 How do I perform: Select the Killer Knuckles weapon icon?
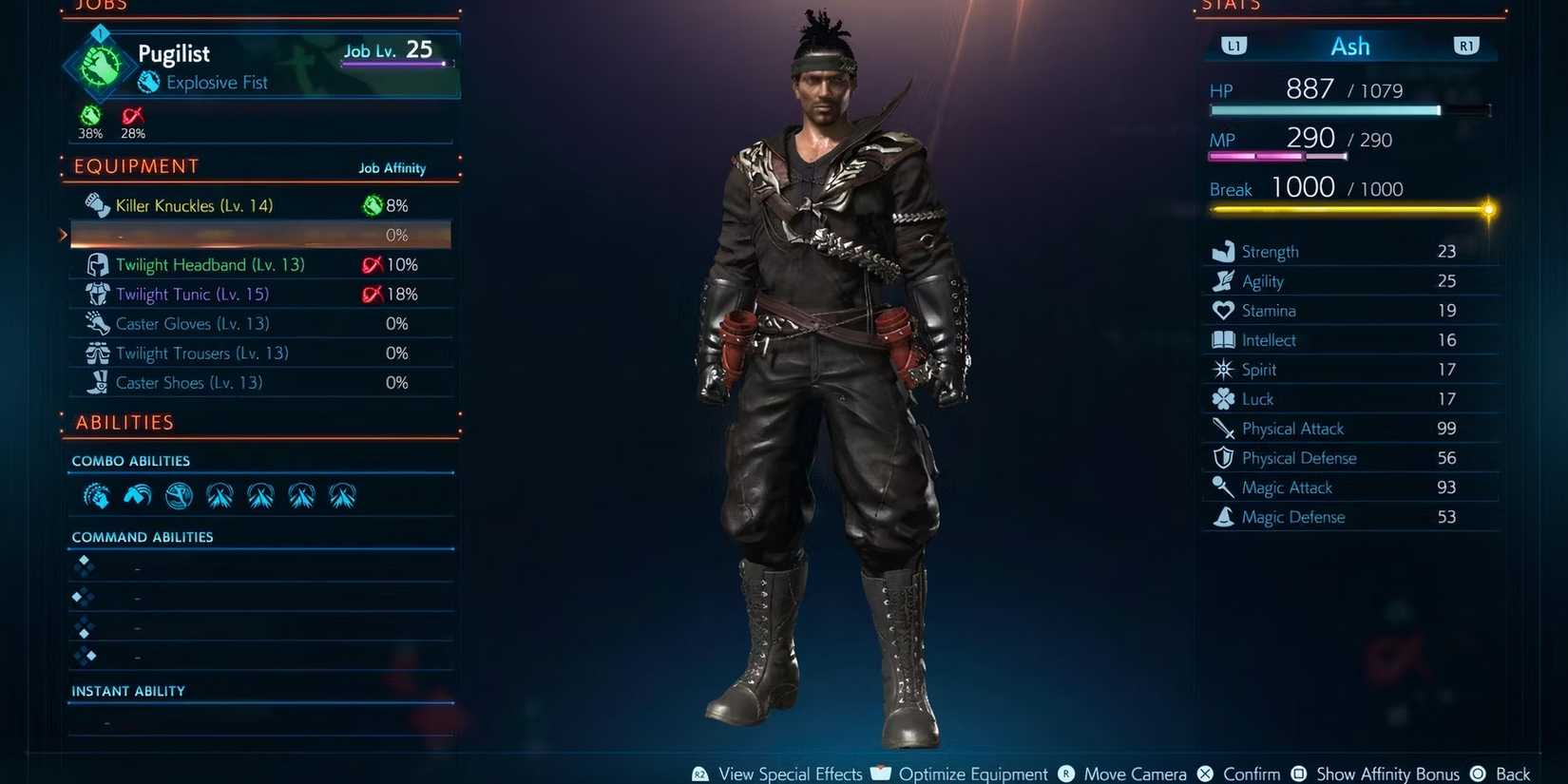[x=95, y=205]
